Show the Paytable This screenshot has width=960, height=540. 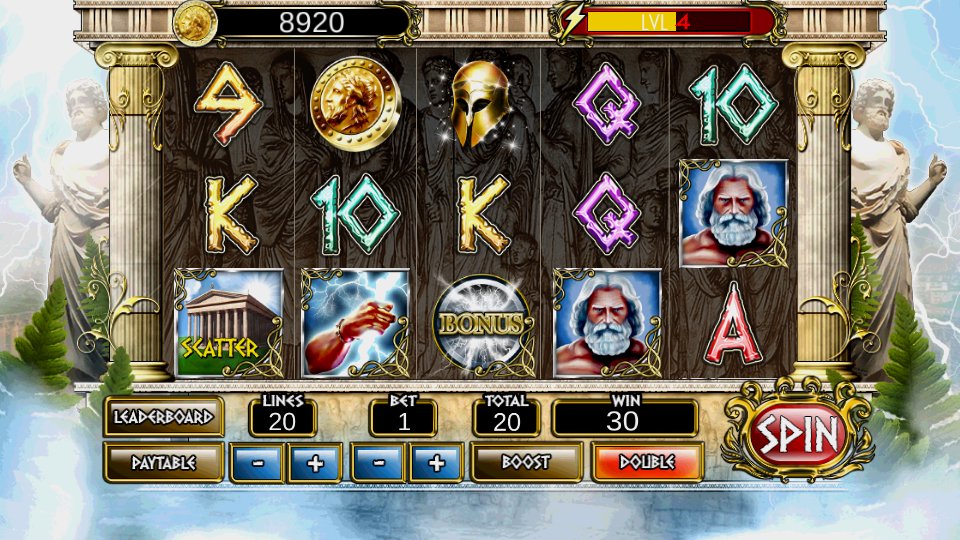tap(163, 462)
